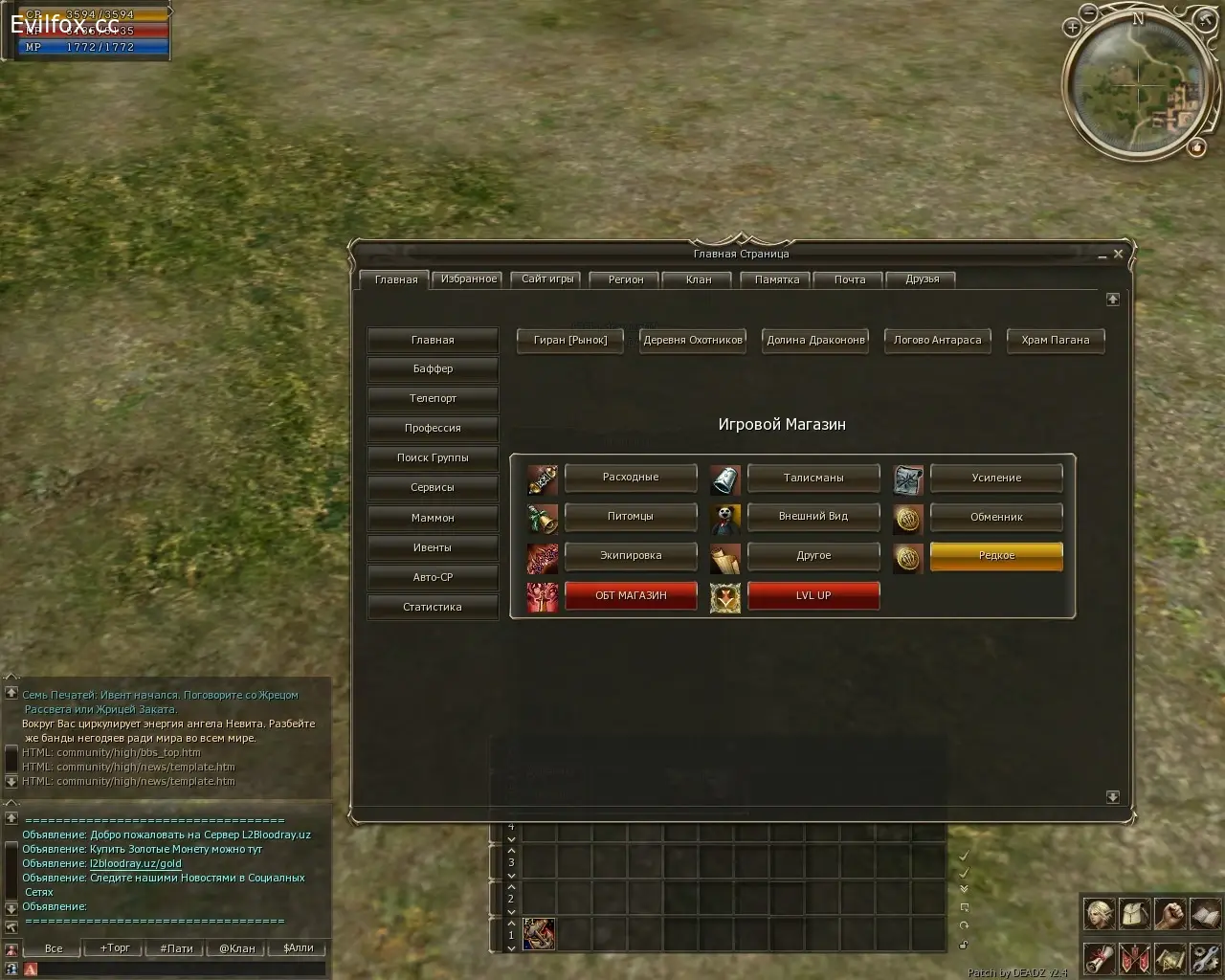The width and height of the screenshot is (1225, 980).
Task: Click the upper checkmark beside the hotbar
Action: point(964,857)
